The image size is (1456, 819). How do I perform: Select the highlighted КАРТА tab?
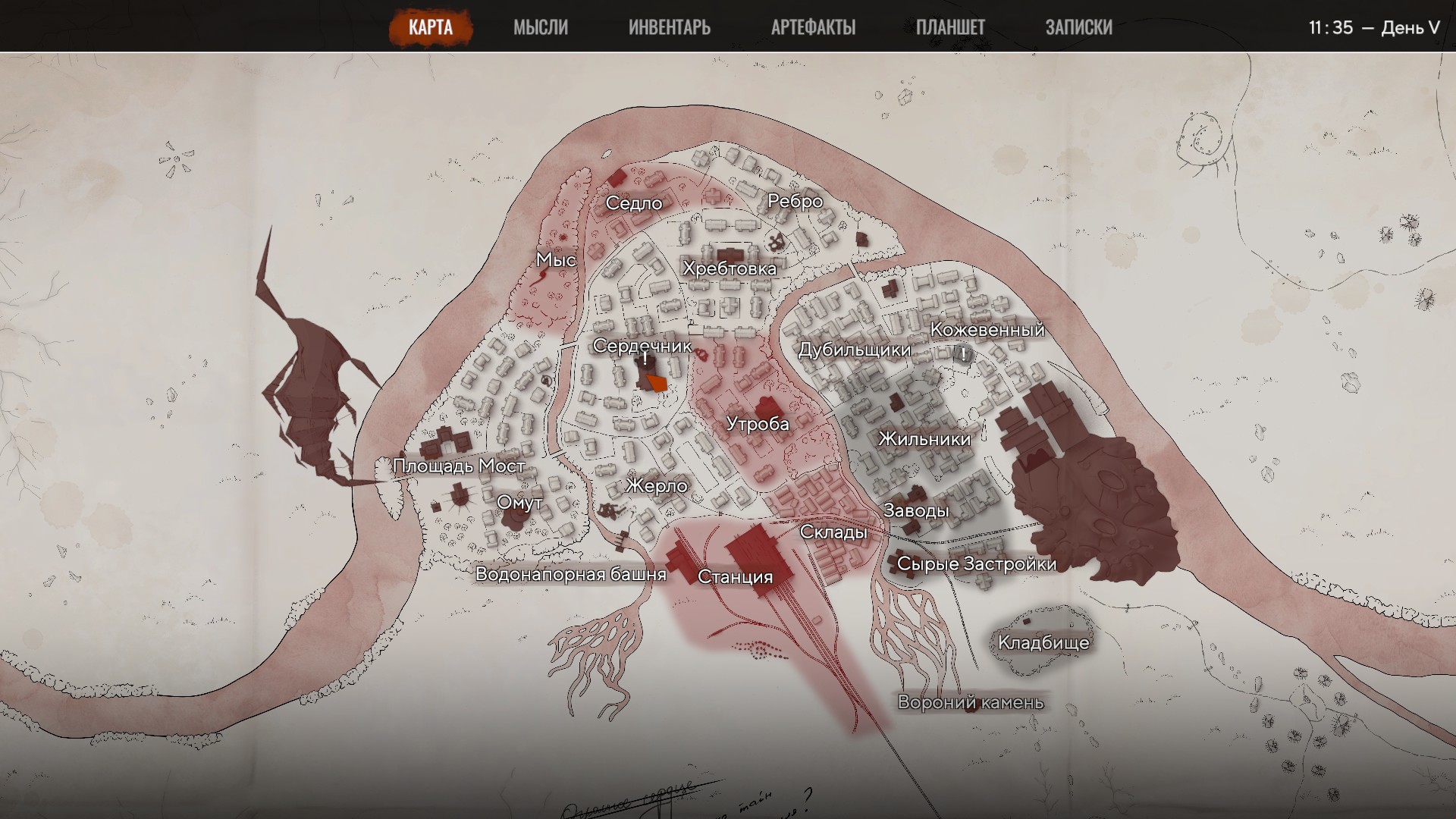pyautogui.click(x=432, y=25)
